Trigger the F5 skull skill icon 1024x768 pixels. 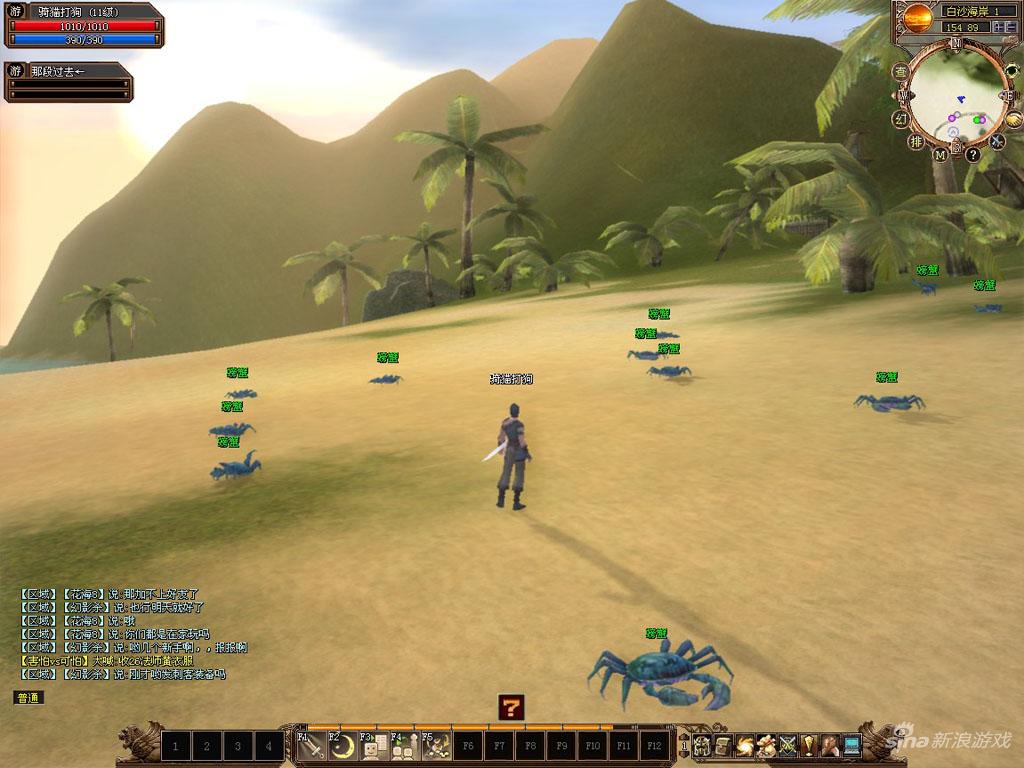436,746
